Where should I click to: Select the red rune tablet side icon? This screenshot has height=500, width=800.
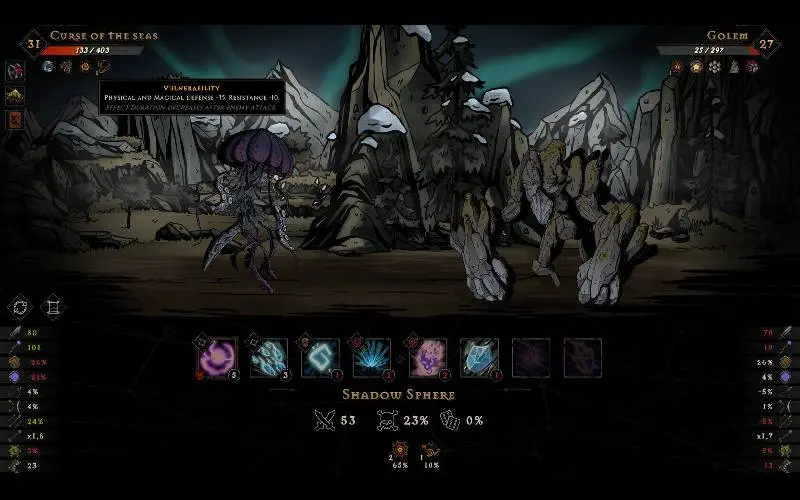(16, 120)
